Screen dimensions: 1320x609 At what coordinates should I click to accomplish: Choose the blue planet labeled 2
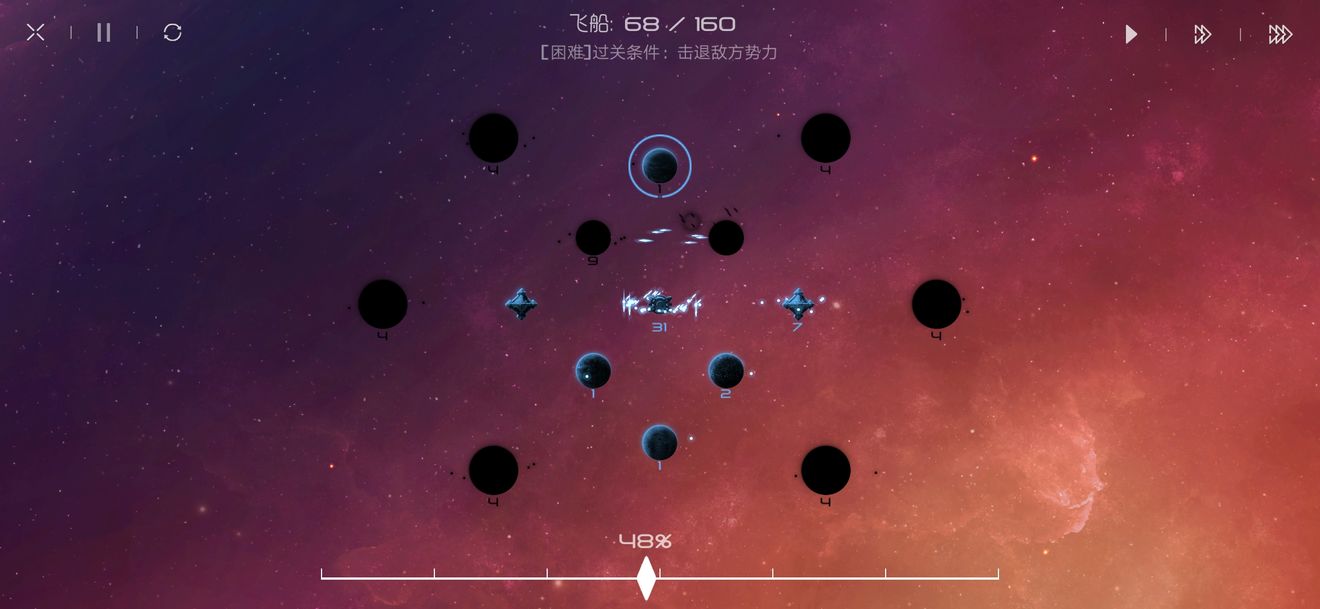[x=726, y=371]
